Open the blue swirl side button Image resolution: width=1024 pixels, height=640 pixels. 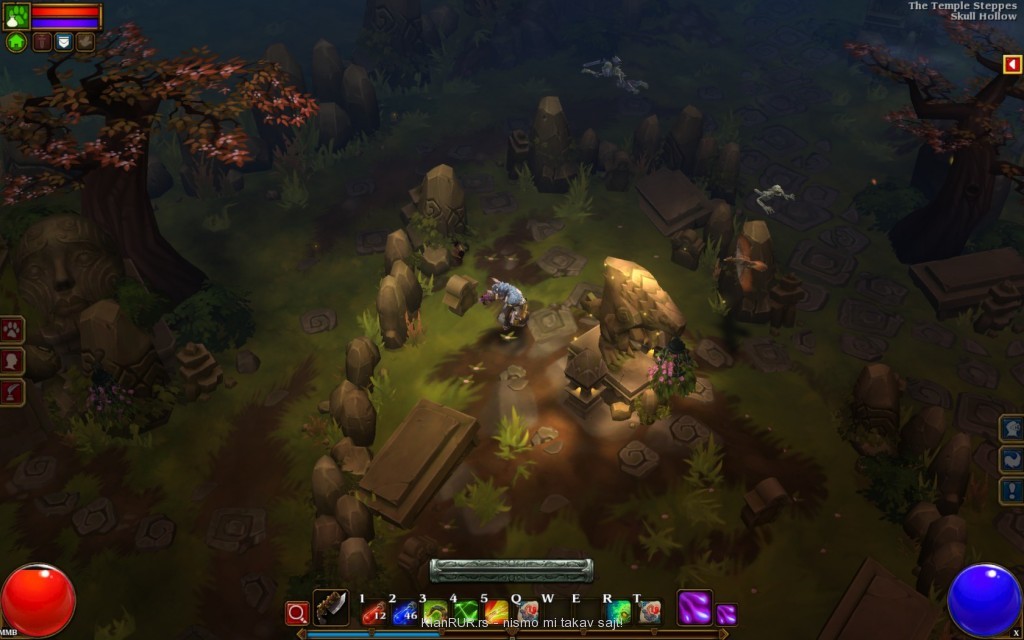pos(1011,459)
